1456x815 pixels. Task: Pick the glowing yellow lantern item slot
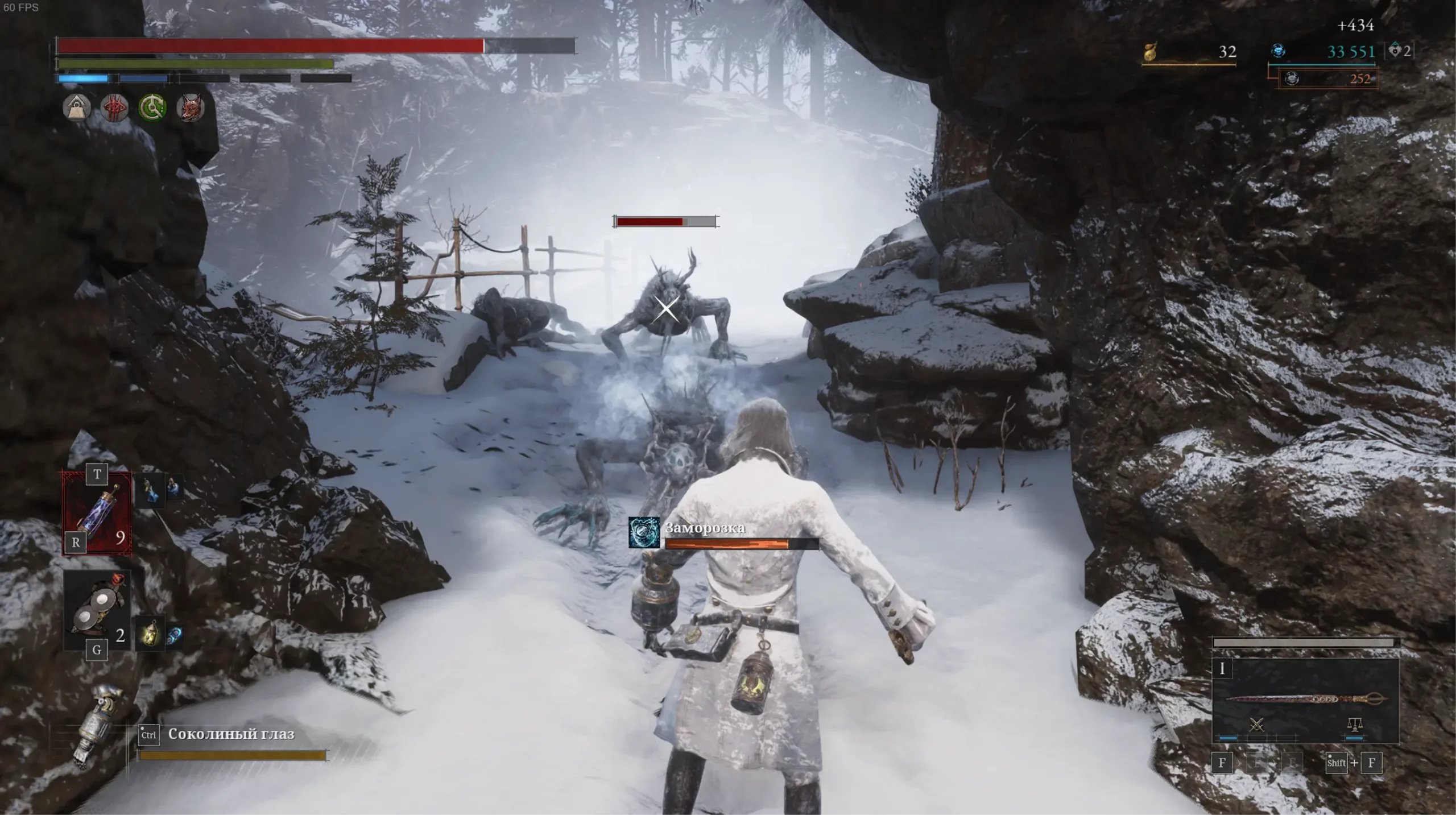(x=150, y=632)
